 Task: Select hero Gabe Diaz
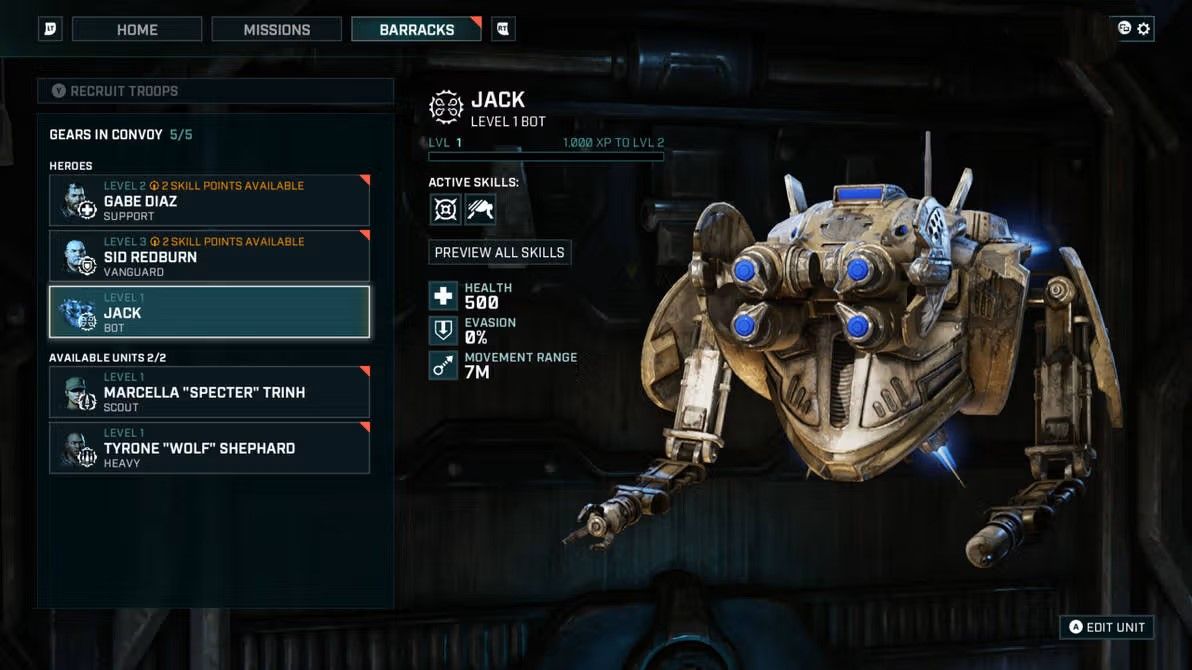(x=209, y=201)
